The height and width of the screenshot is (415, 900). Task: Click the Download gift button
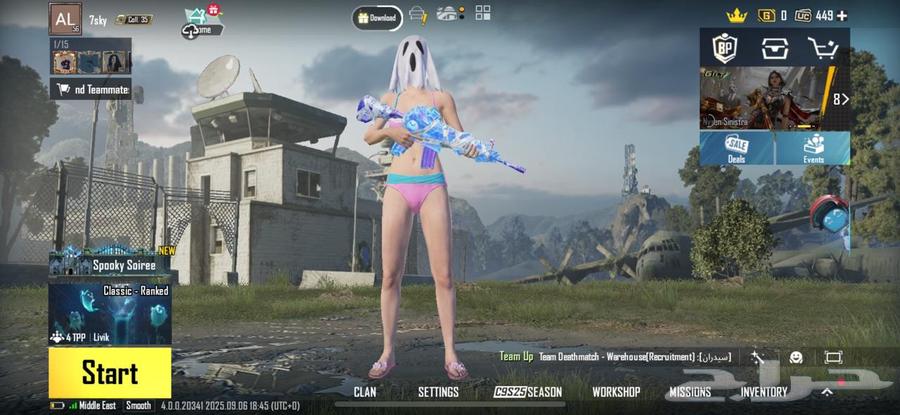click(x=376, y=17)
